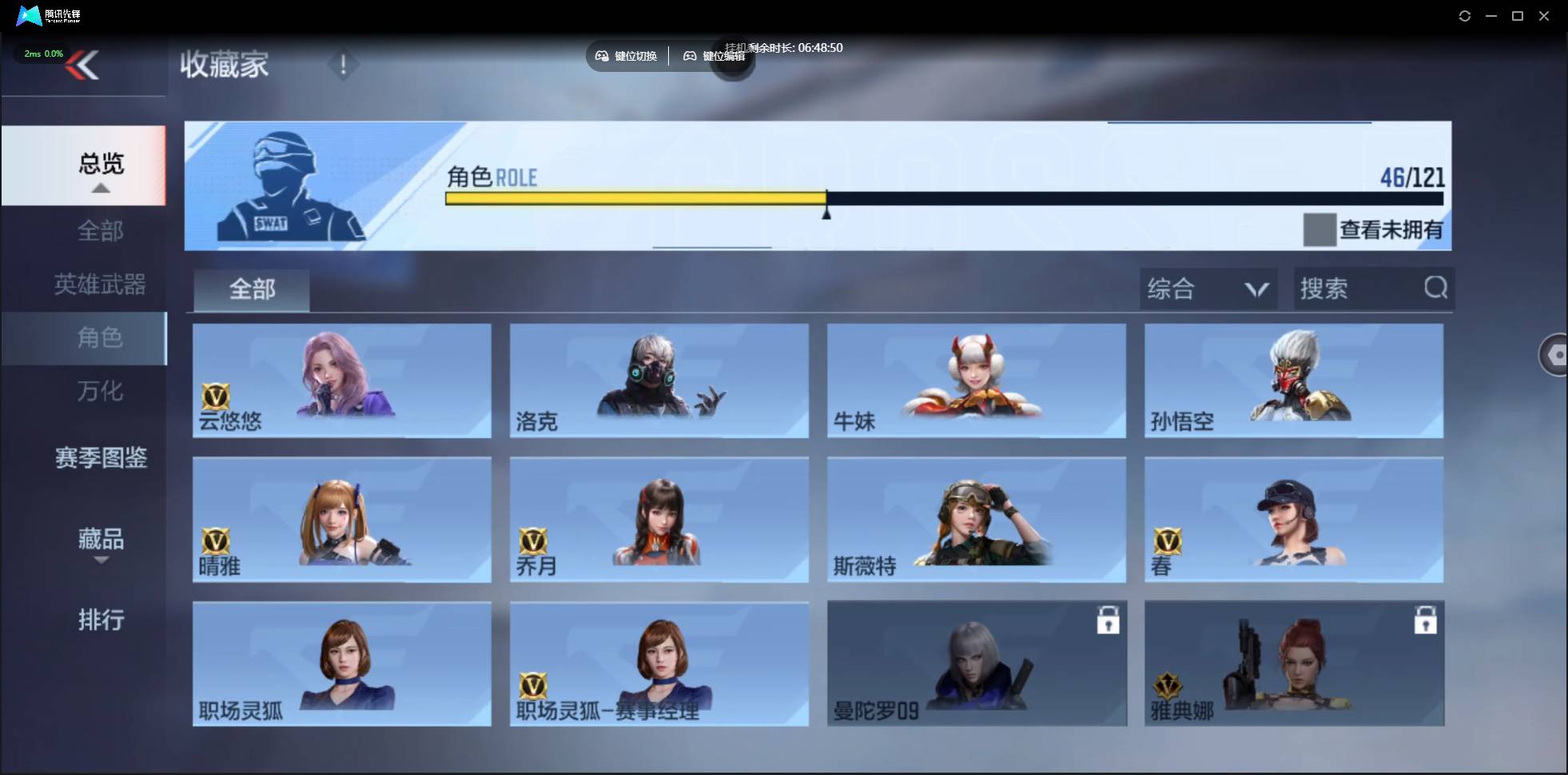Collapse the 总览 section arrow

pyautogui.click(x=100, y=188)
